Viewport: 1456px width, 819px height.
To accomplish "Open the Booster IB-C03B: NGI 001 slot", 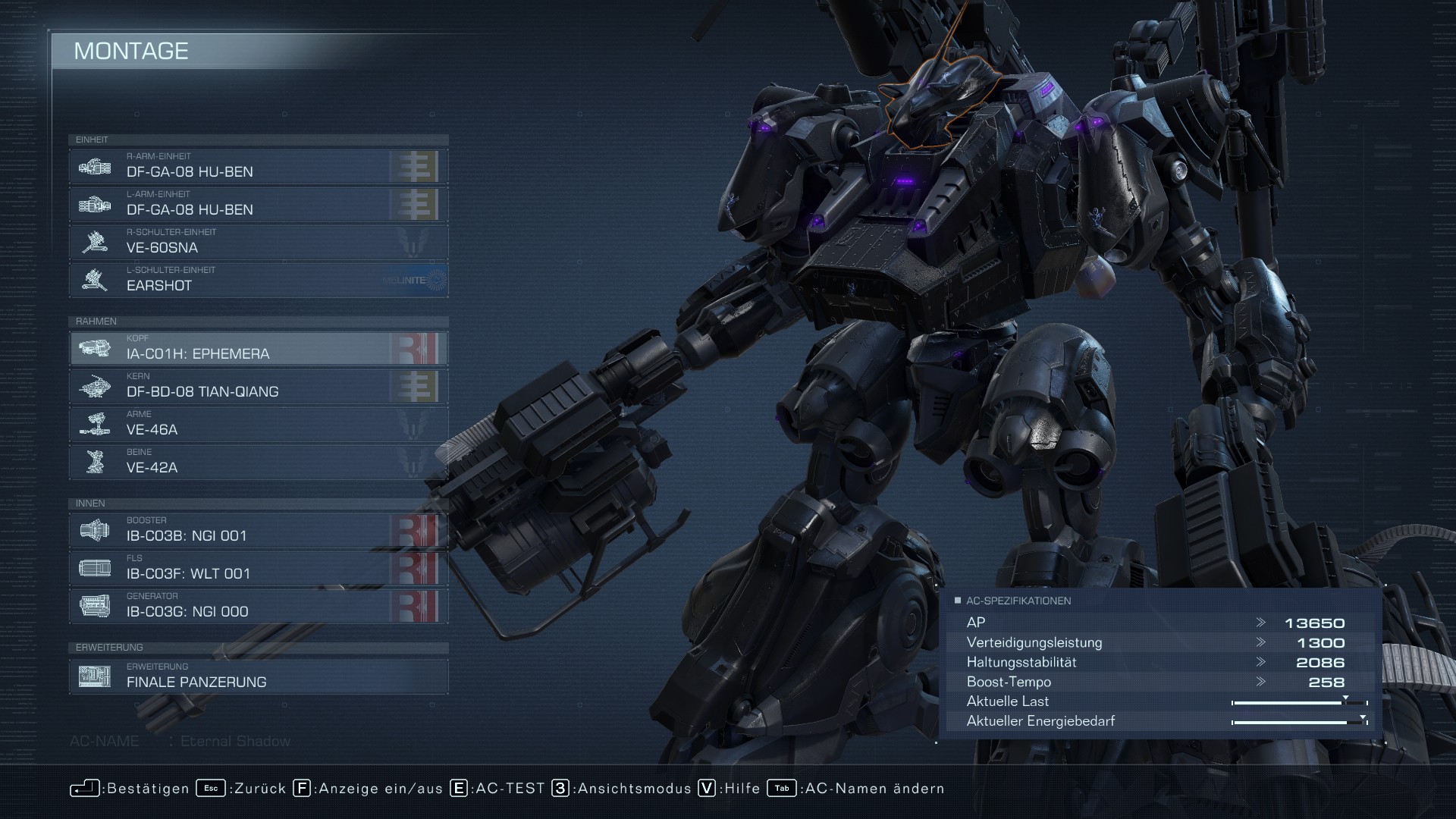I will tap(258, 530).
